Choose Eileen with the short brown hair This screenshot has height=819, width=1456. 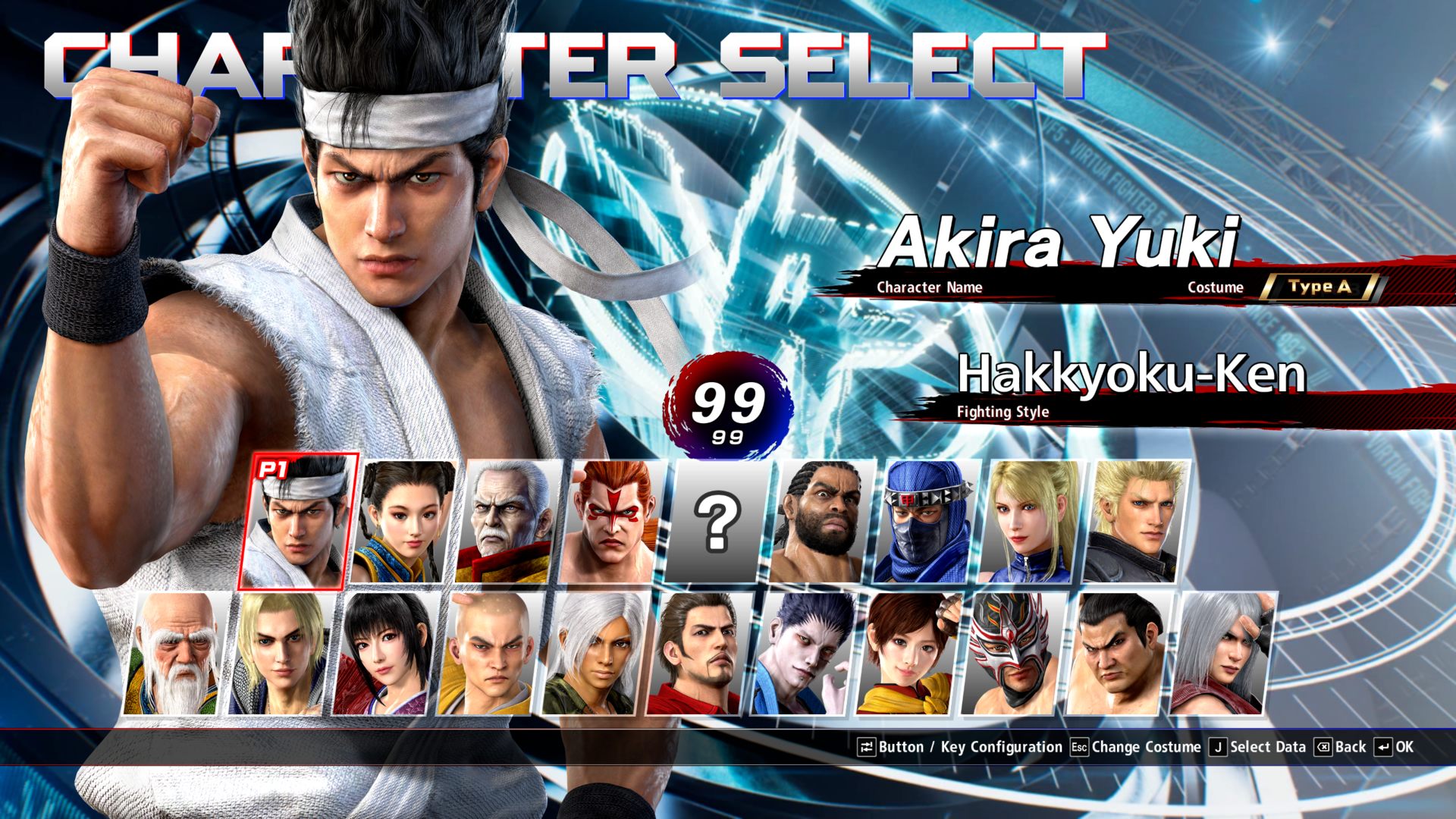[x=908, y=654]
